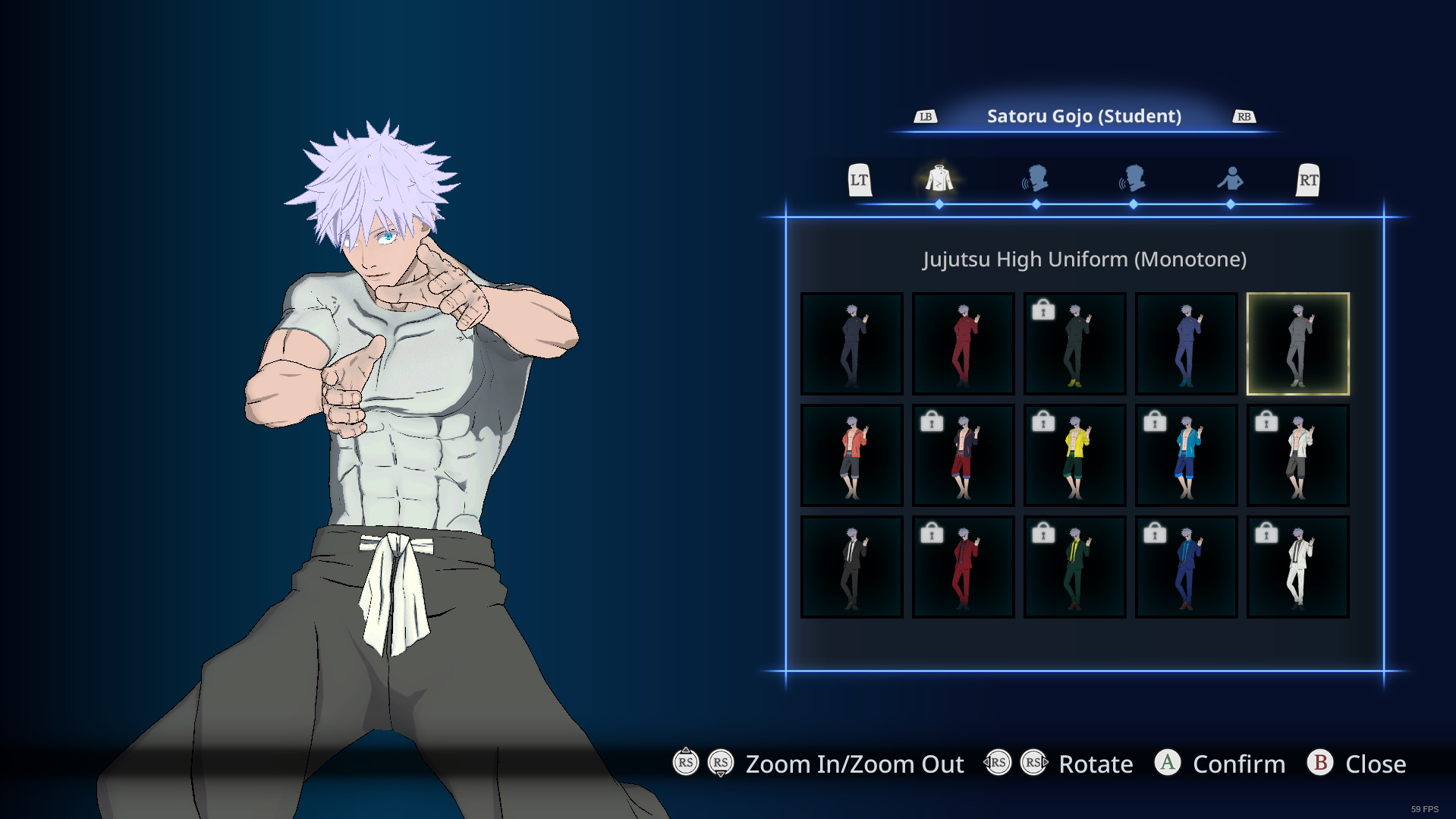This screenshot has height=819, width=1456.
Task: Select the character pose category icon
Action: coord(1231,179)
